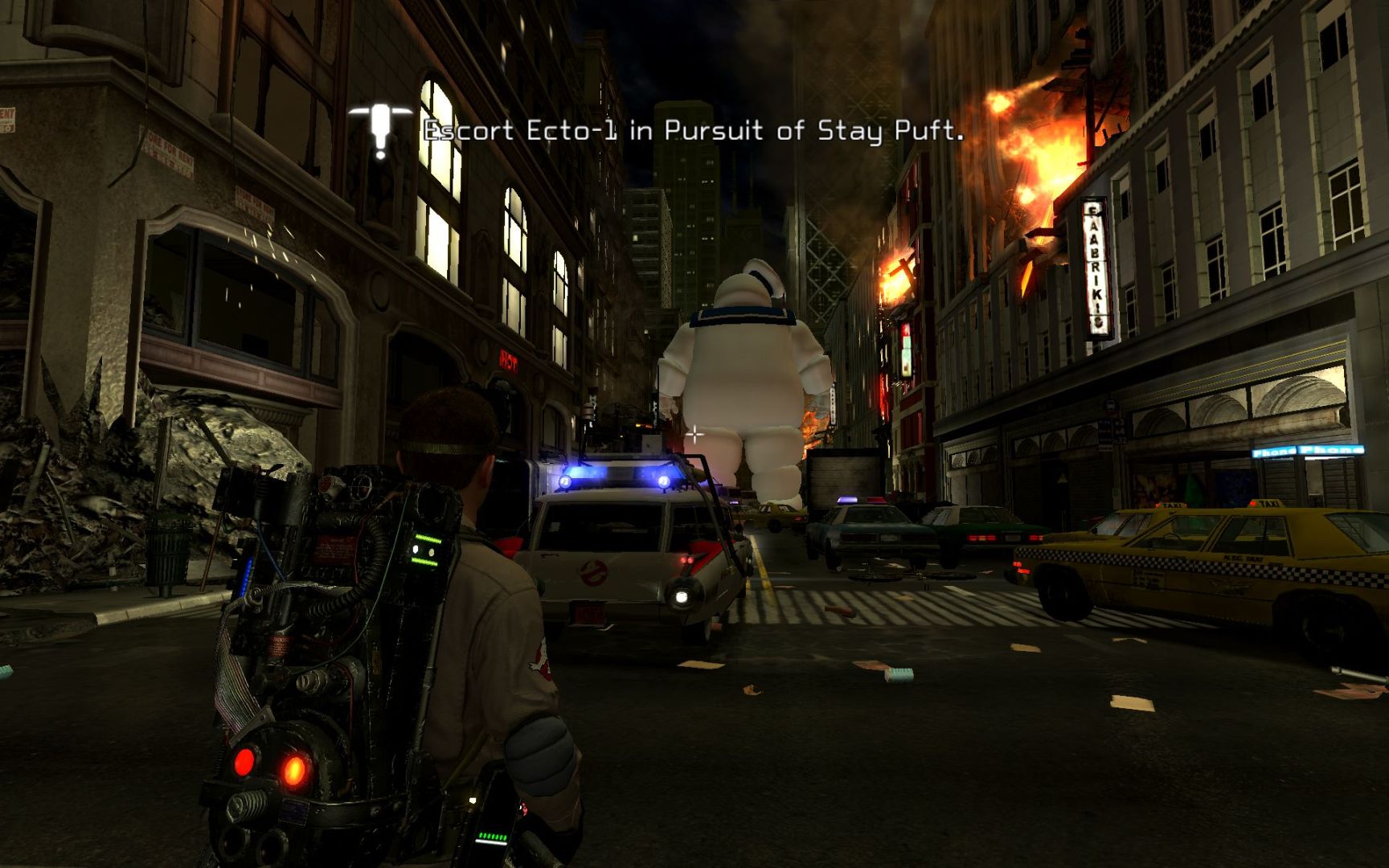Click the objective marker icon beside the Escort text
Screen dimensions: 1389x868
380,130
